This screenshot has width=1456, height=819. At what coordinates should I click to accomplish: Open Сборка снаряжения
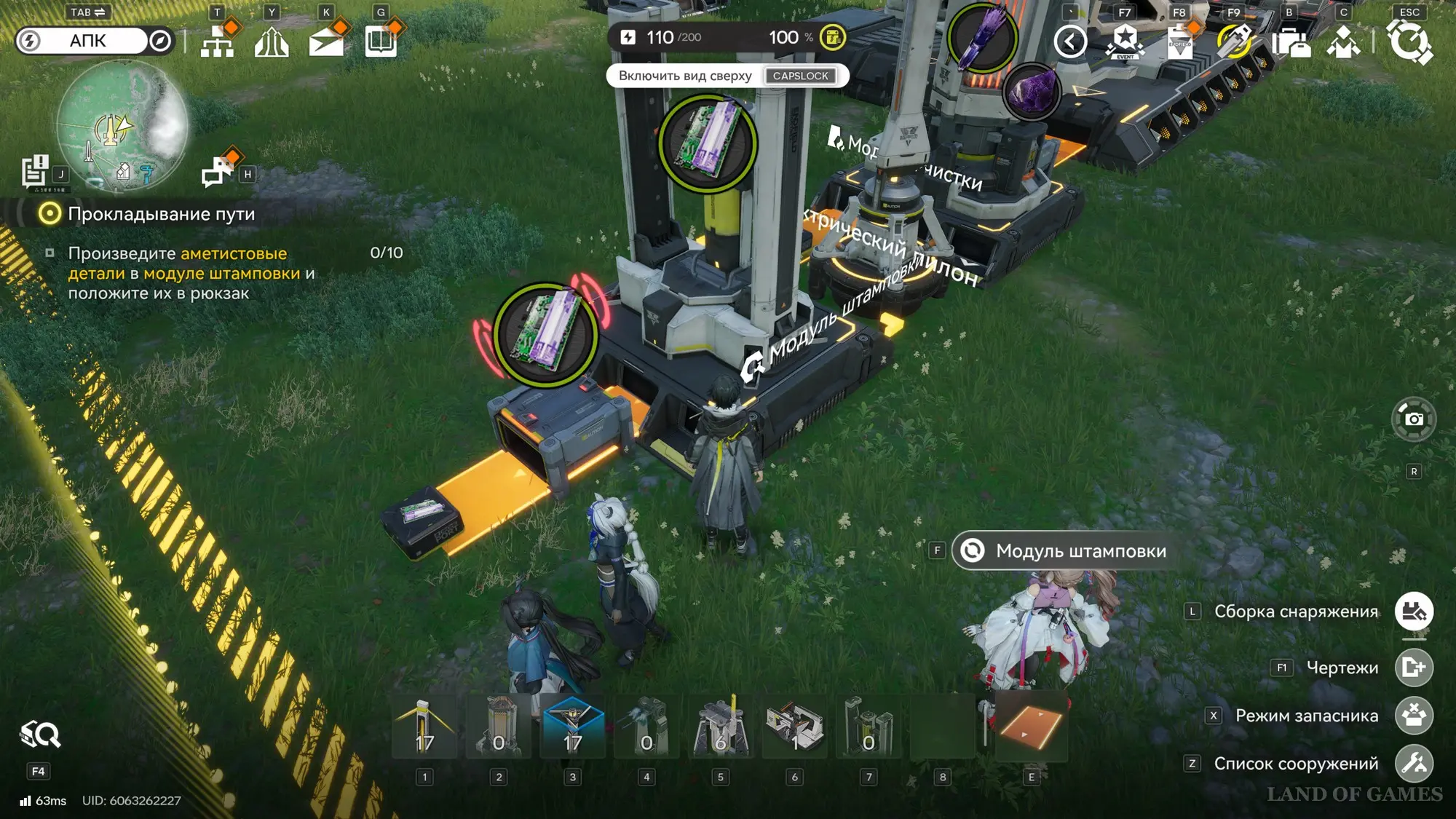(x=1413, y=612)
